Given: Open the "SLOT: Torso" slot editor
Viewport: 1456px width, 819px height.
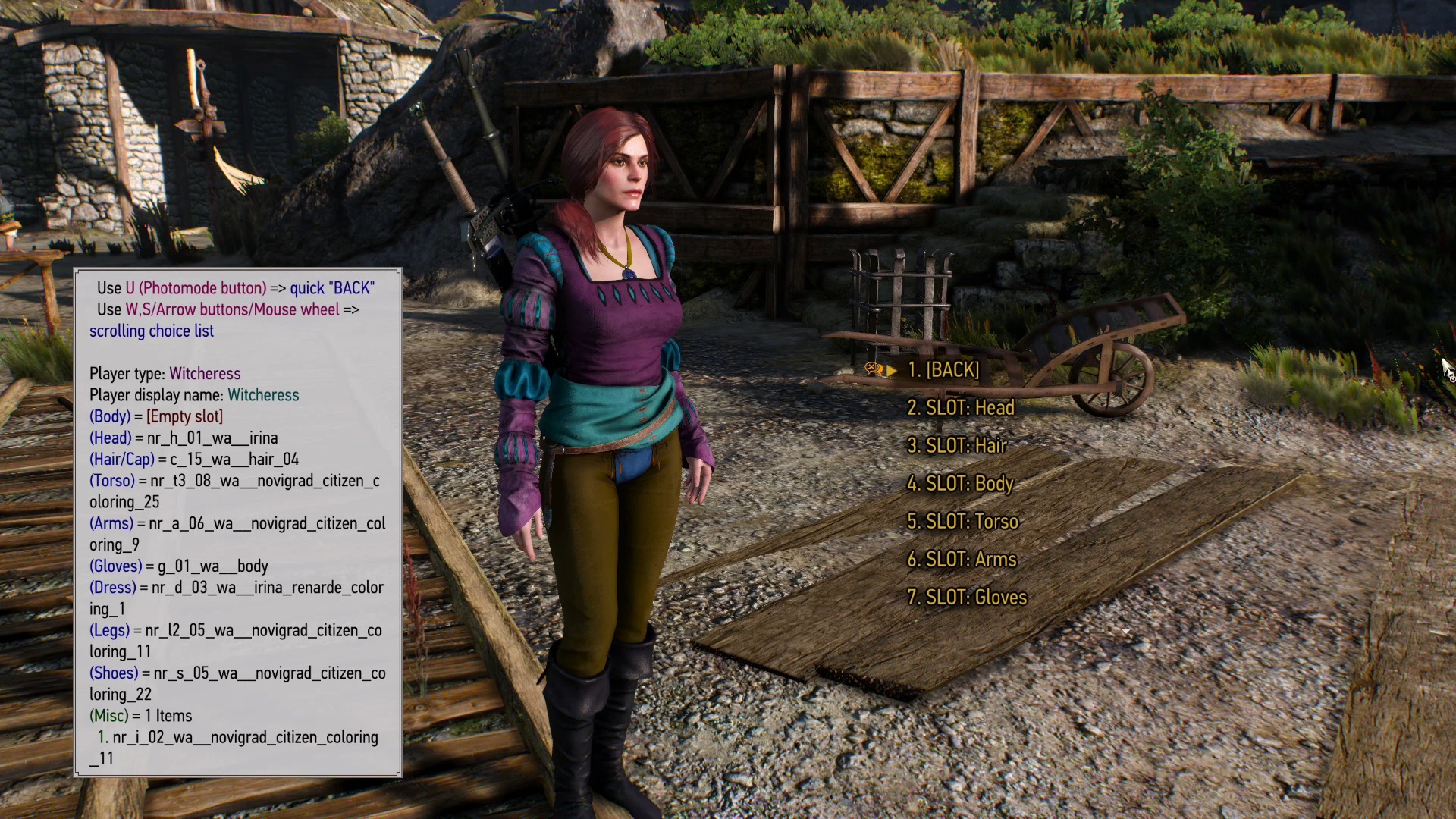Looking at the screenshot, I should point(963,522).
